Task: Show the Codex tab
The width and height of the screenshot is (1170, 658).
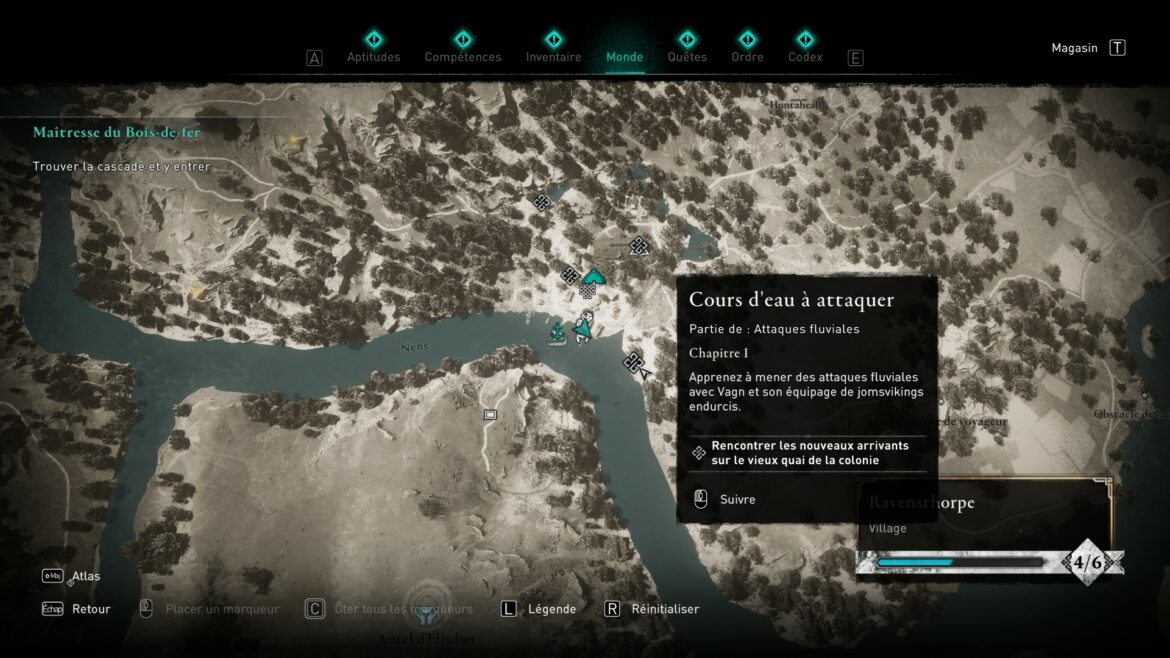Action: pos(805,48)
